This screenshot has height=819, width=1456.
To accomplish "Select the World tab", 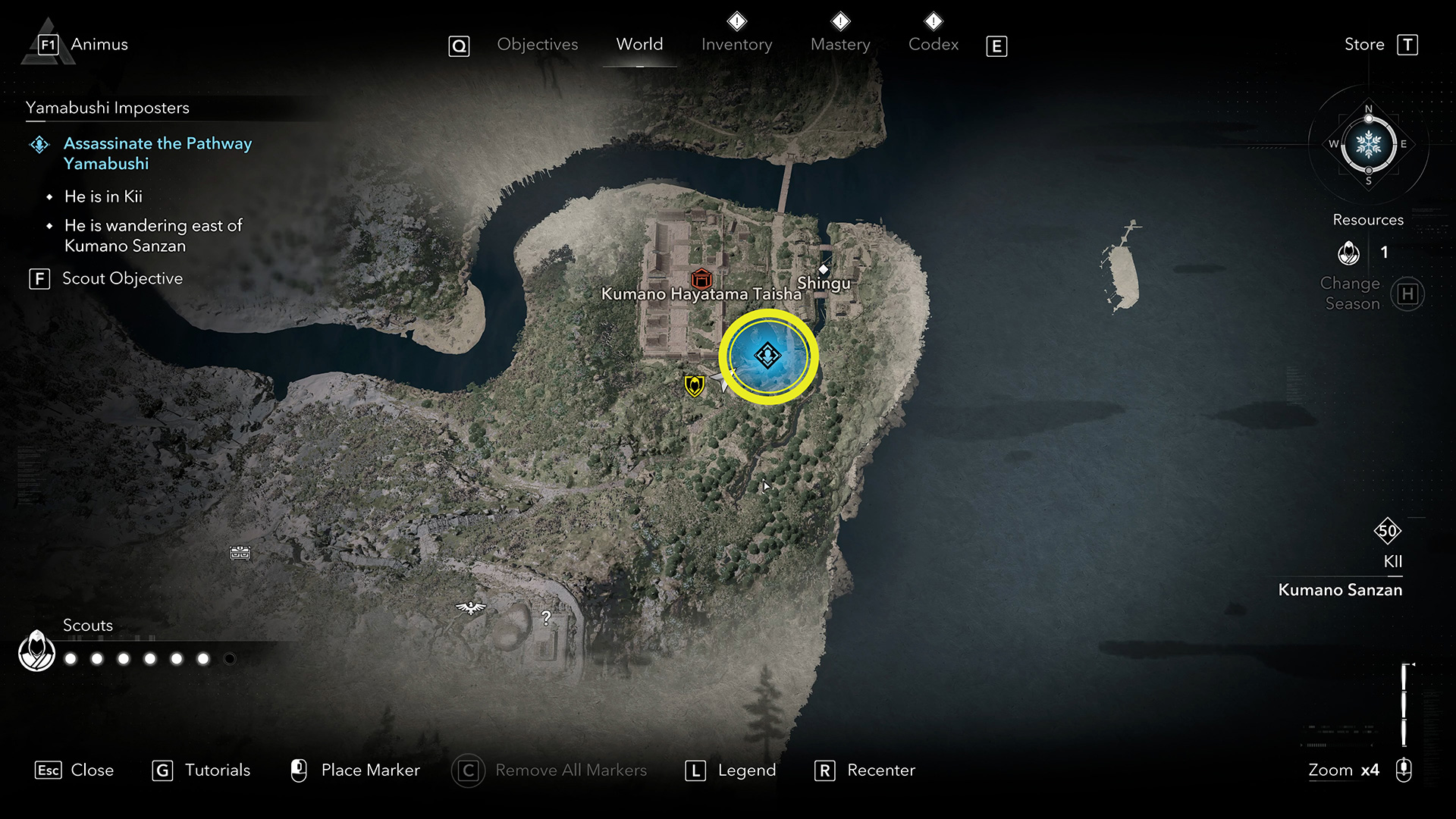I will [639, 45].
